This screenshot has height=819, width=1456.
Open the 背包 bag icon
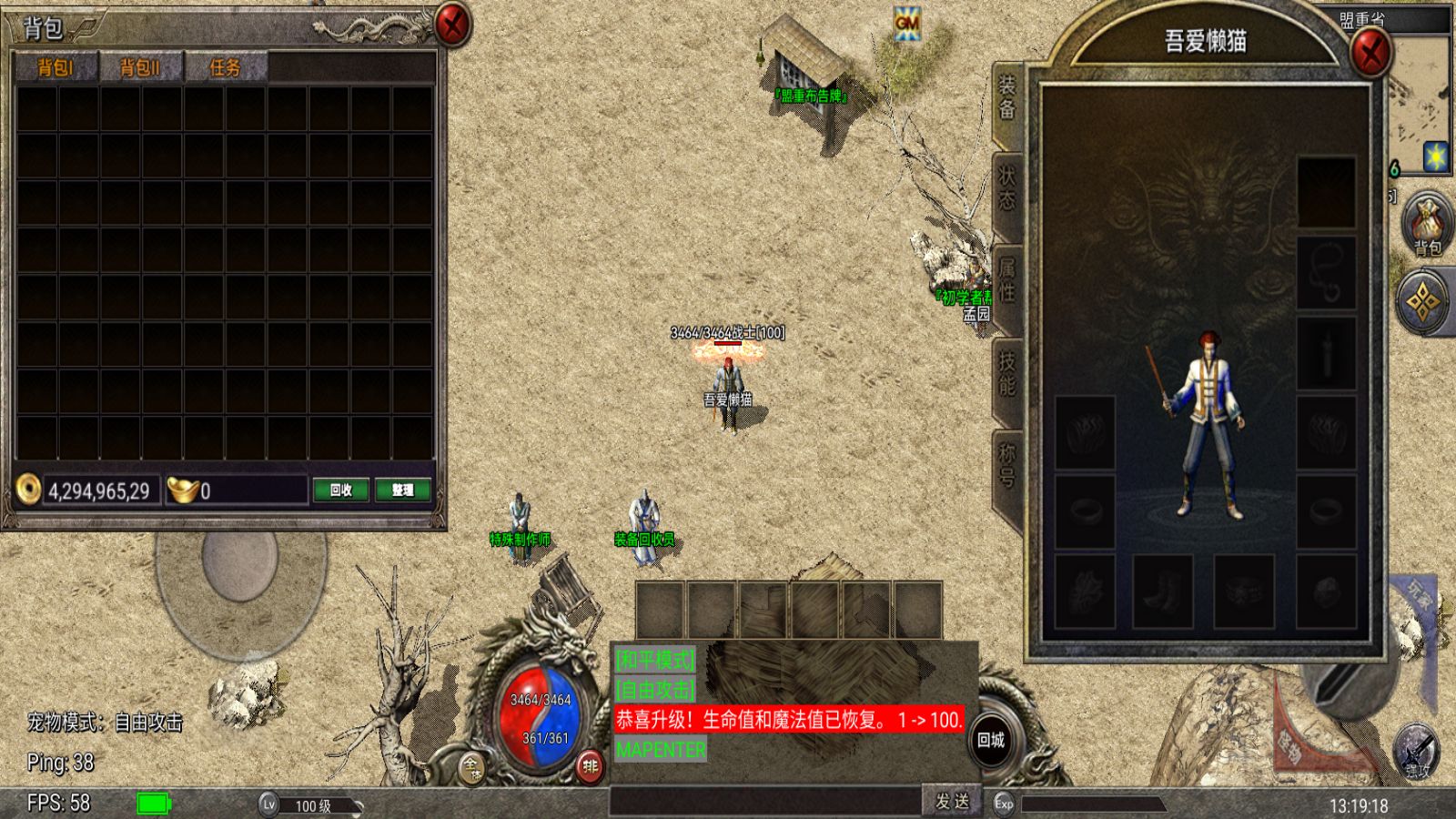1426,224
